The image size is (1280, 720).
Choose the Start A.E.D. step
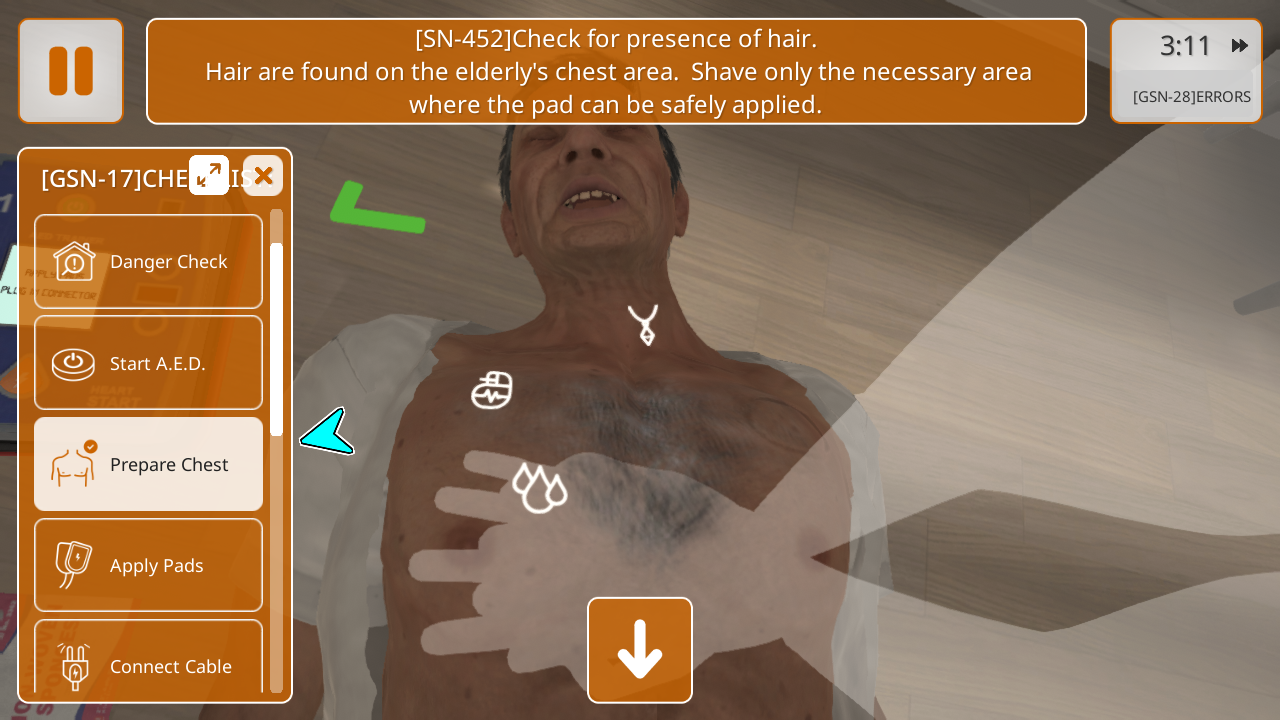[149, 363]
